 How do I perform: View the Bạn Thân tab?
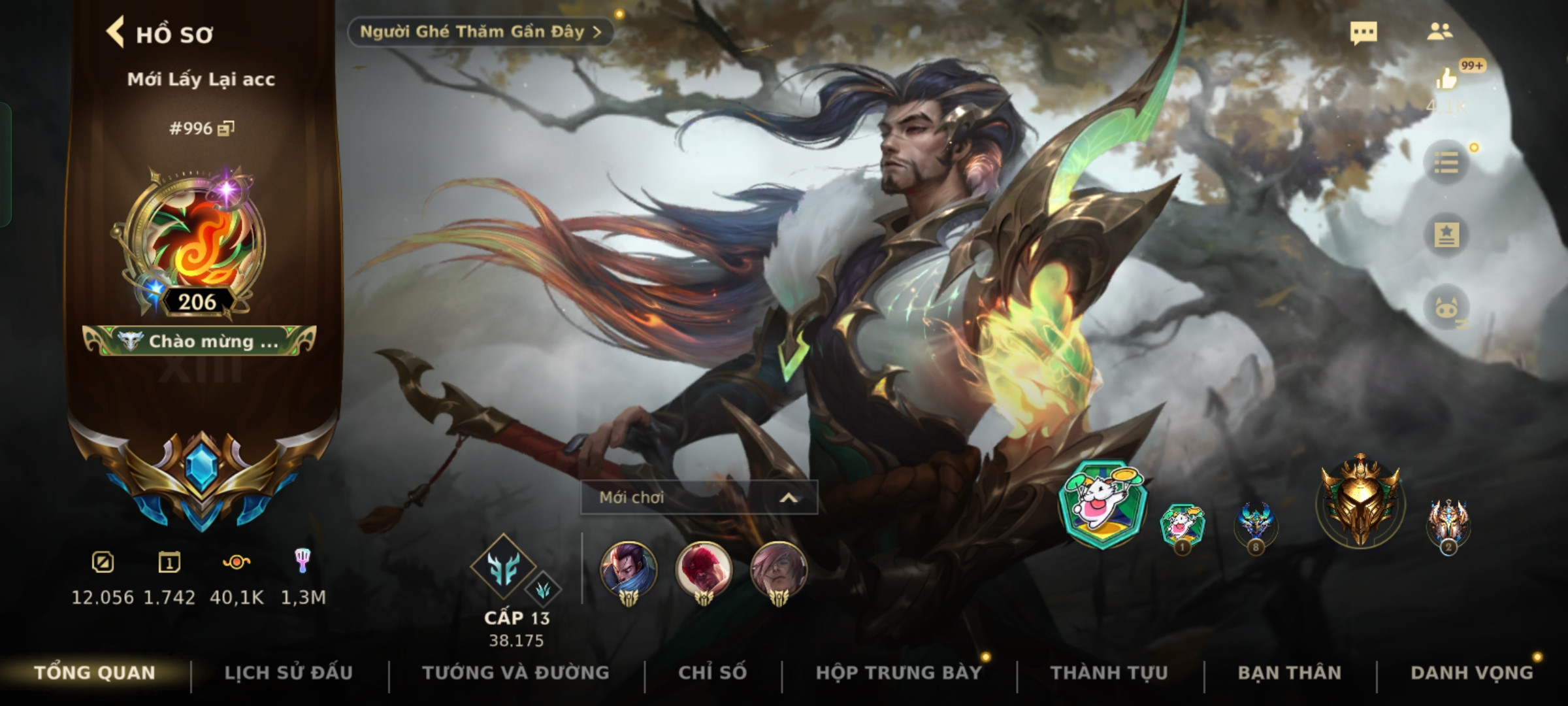(x=1289, y=673)
